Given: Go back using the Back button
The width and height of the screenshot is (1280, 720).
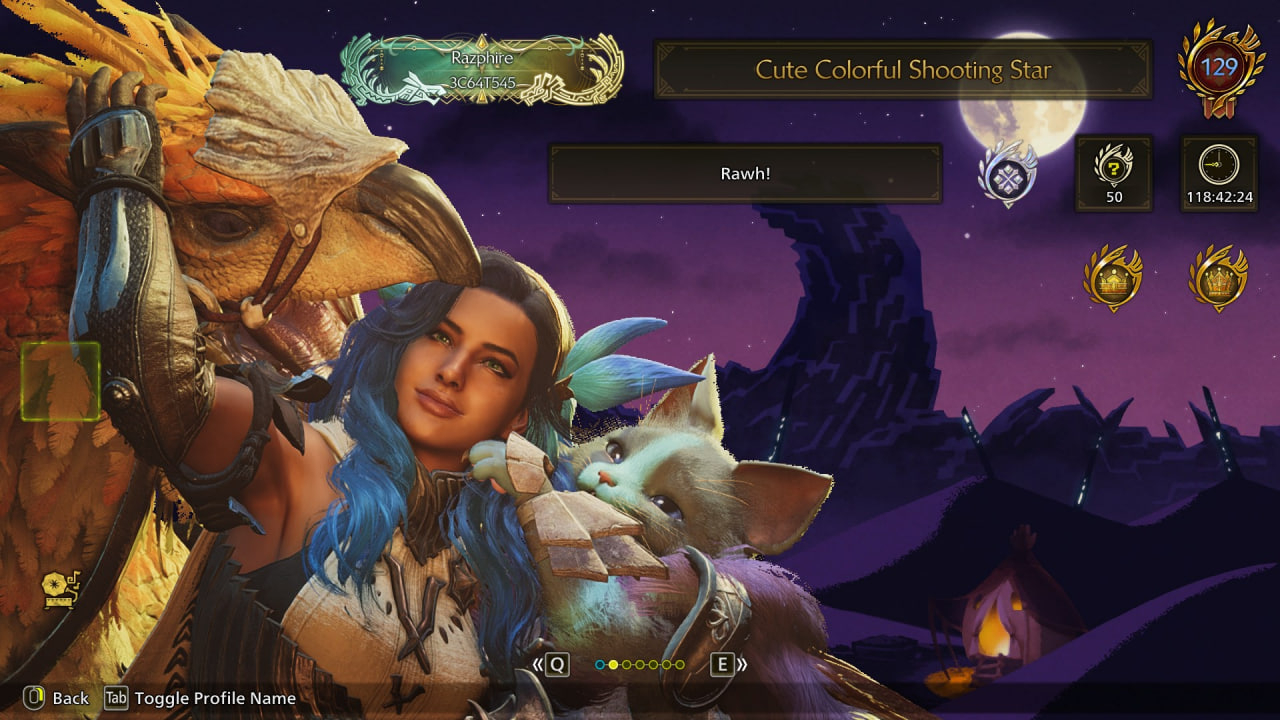Looking at the screenshot, I should [57, 698].
